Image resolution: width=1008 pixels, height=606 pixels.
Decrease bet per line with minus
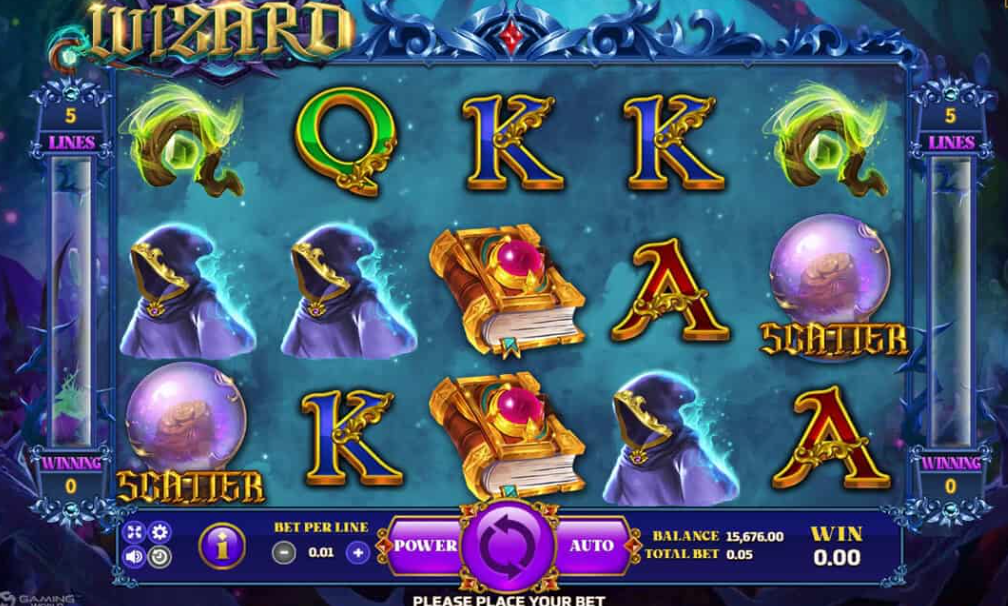[x=284, y=551]
